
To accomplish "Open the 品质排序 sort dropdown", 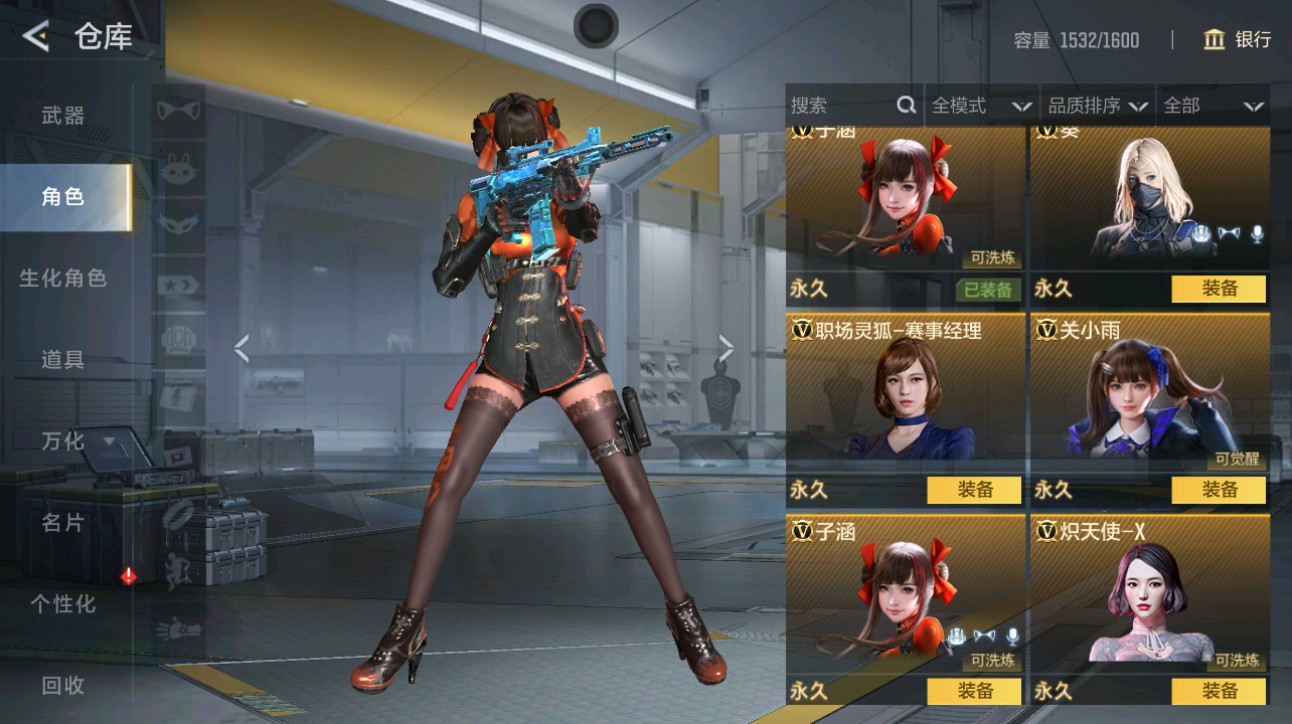I will (x=1097, y=105).
